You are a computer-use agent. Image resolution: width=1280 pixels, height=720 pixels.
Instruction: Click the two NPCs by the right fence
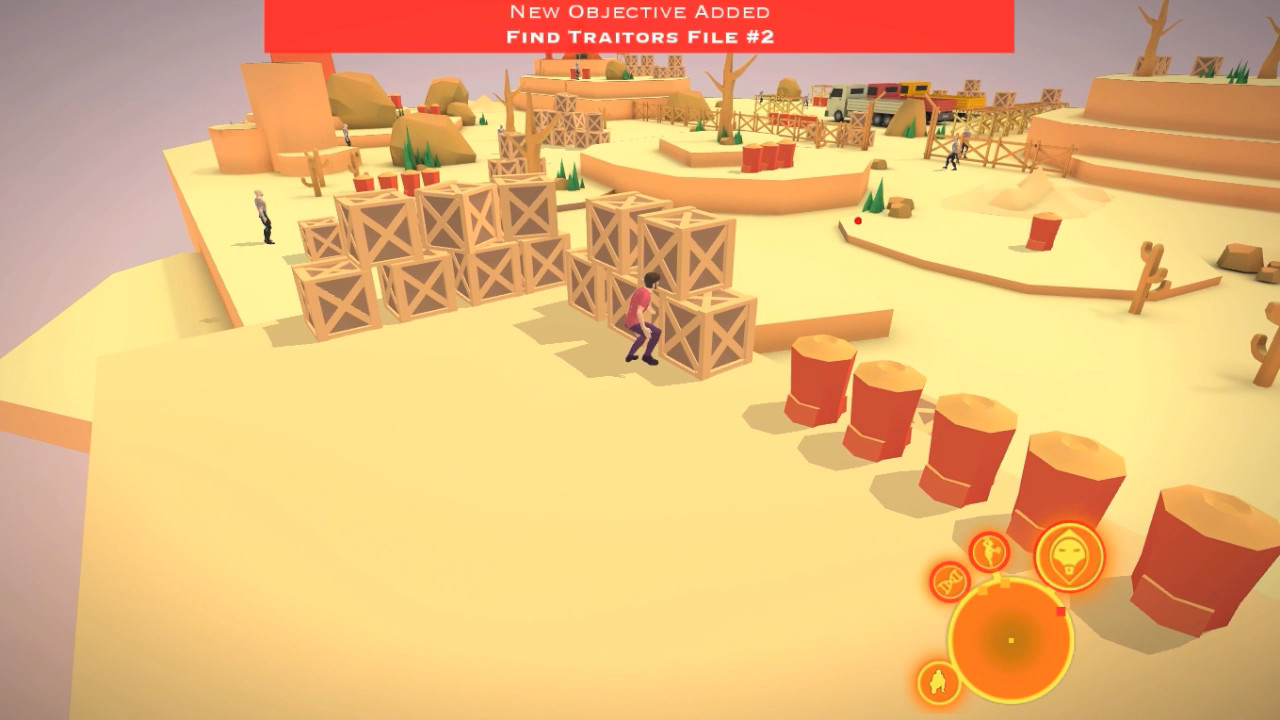tap(958, 148)
